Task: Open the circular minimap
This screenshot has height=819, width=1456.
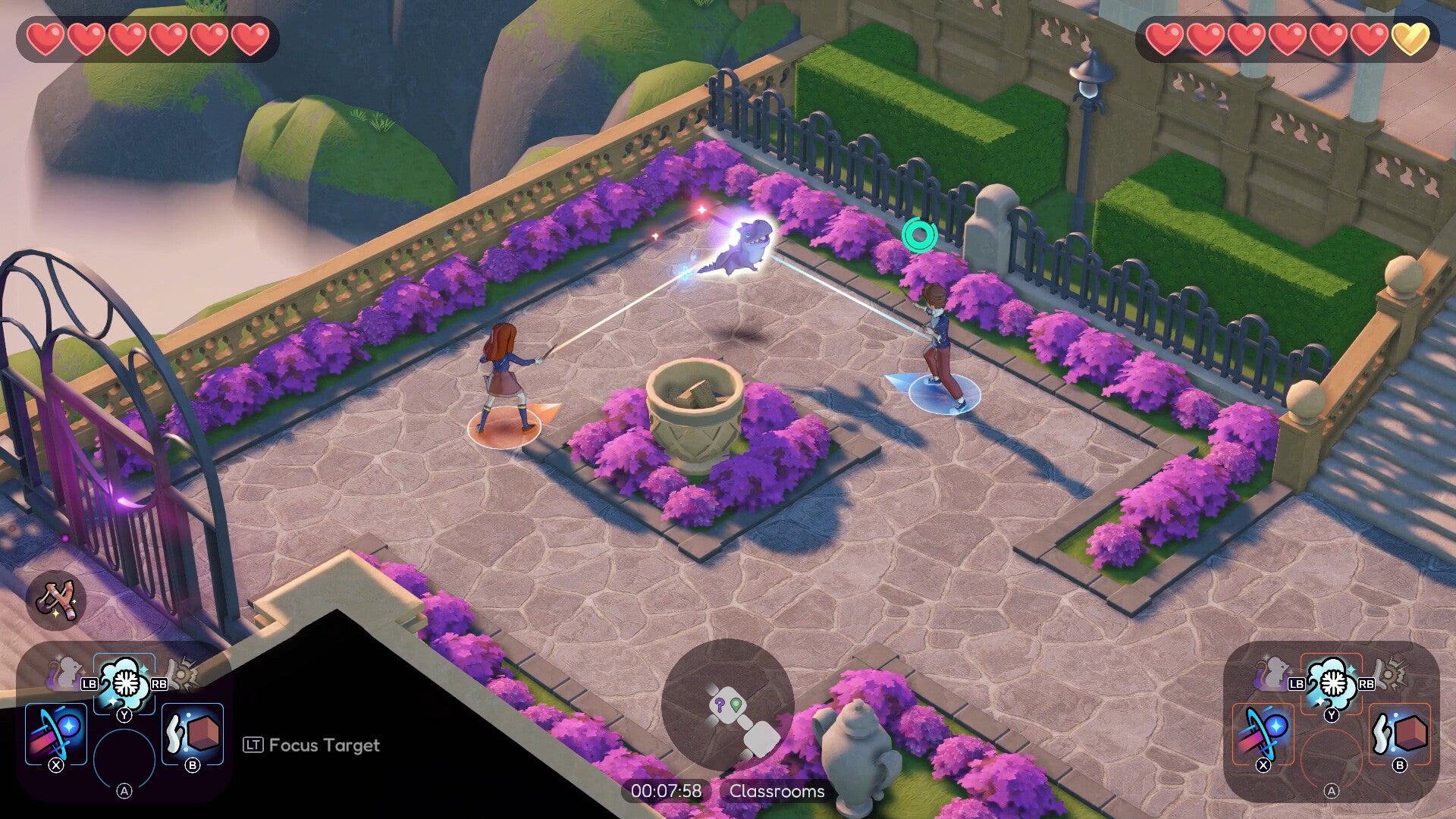Action: pos(727,705)
